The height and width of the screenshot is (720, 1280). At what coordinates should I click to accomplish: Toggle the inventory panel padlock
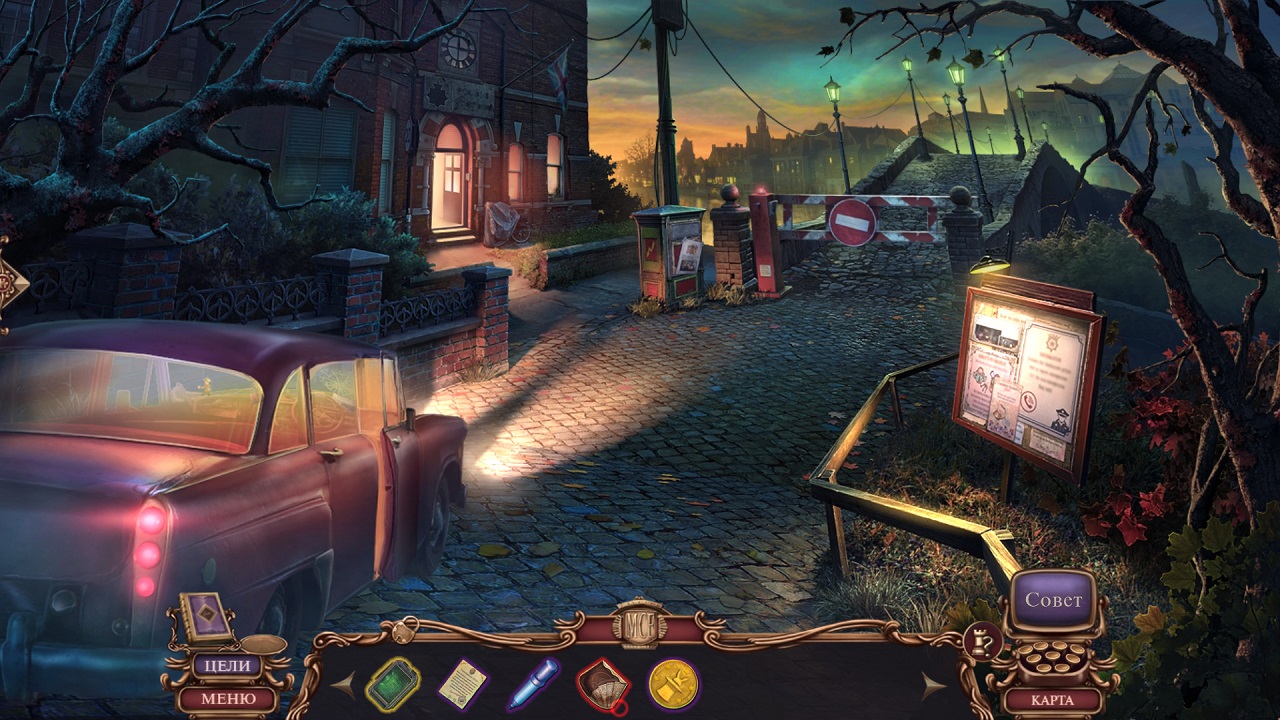pos(404,631)
